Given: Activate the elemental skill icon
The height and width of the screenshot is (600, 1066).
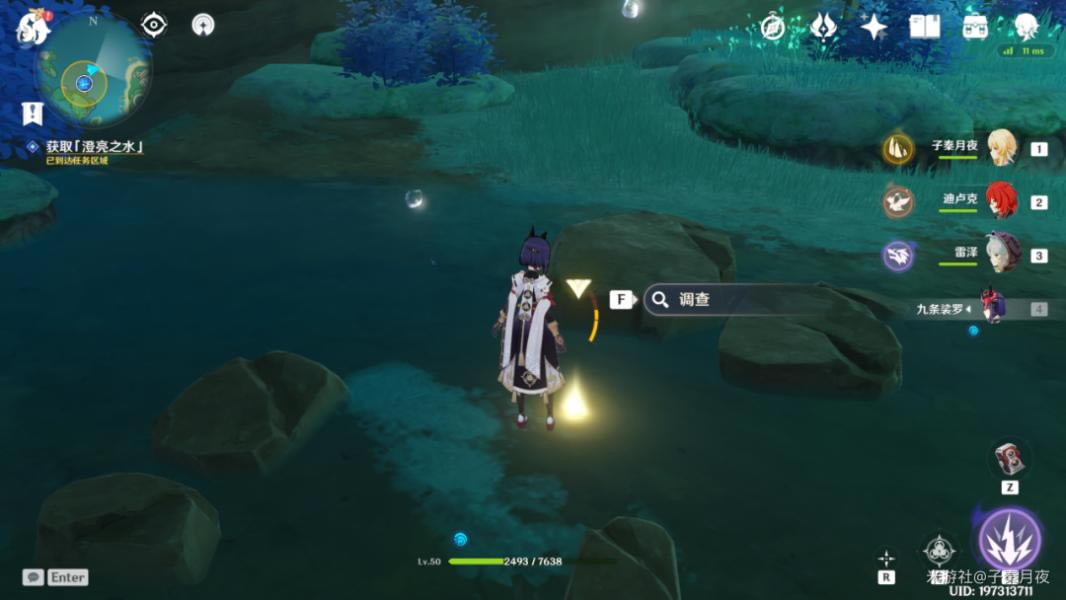Looking at the screenshot, I should 939,549.
